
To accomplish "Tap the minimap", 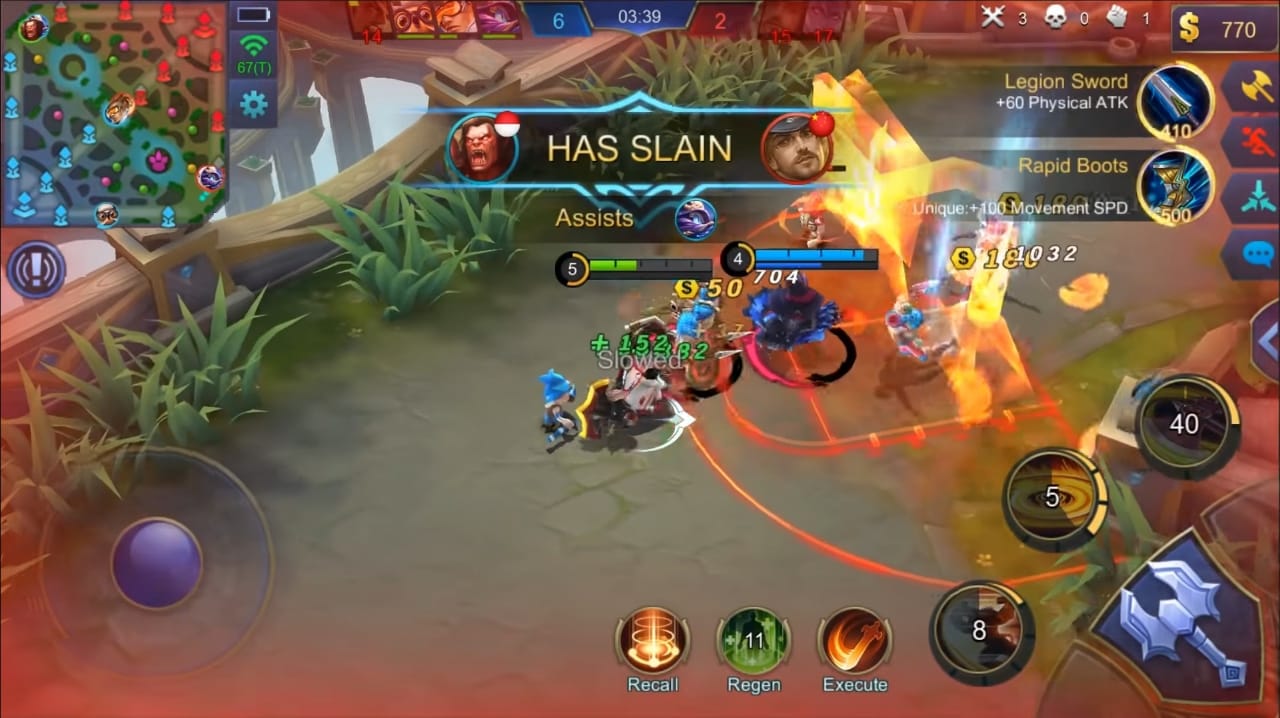I will pyautogui.click(x=113, y=113).
